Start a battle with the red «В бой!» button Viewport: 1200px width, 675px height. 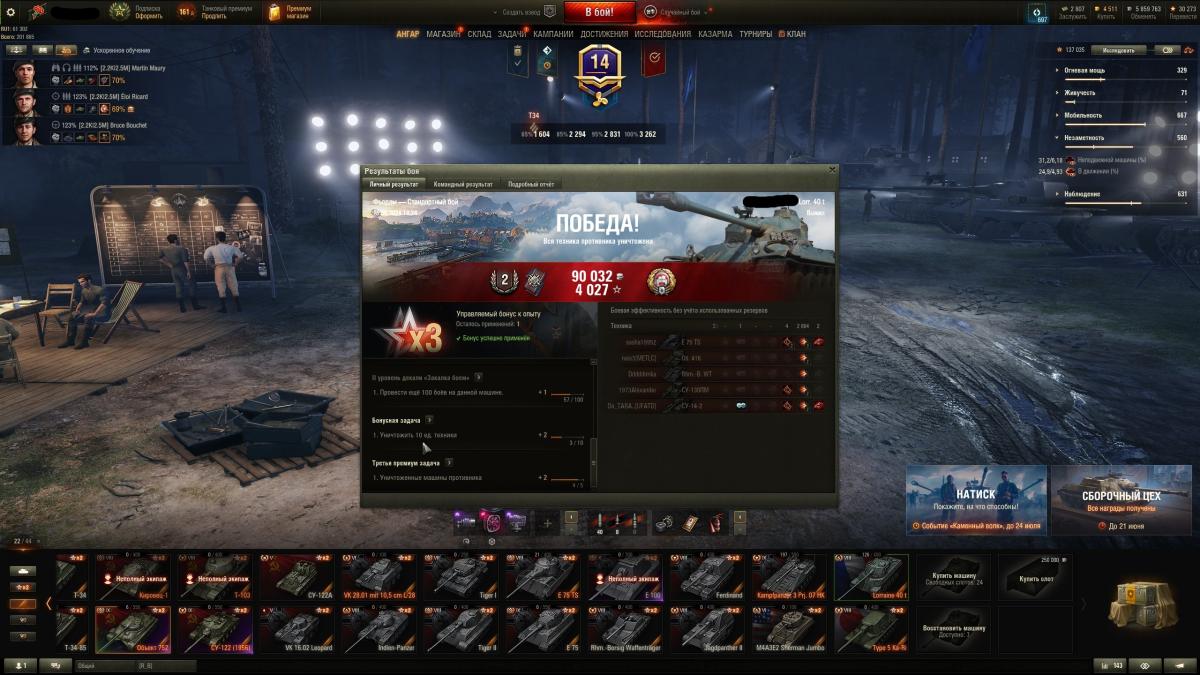pyautogui.click(x=600, y=12)
